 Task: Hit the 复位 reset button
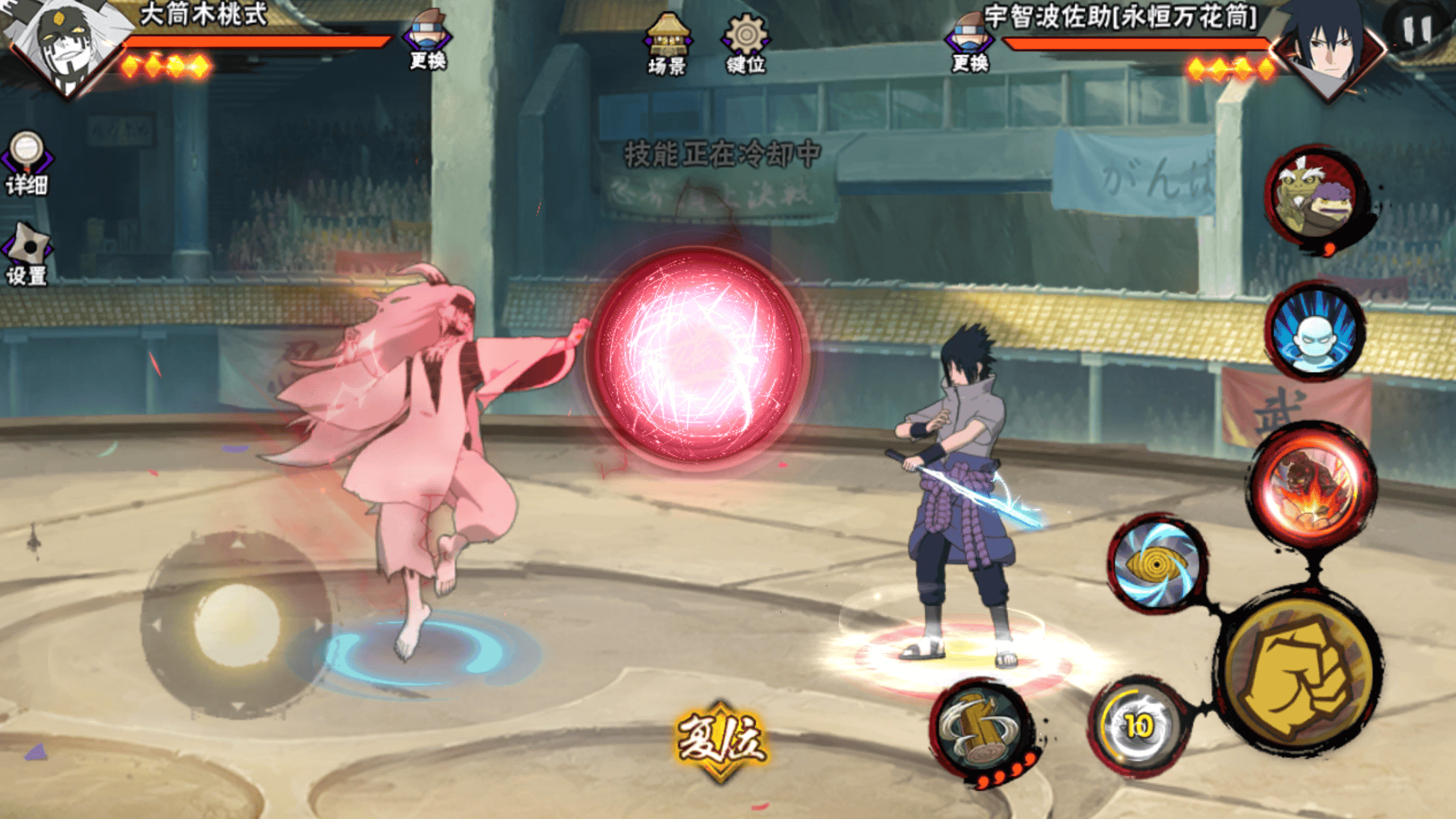720,740
